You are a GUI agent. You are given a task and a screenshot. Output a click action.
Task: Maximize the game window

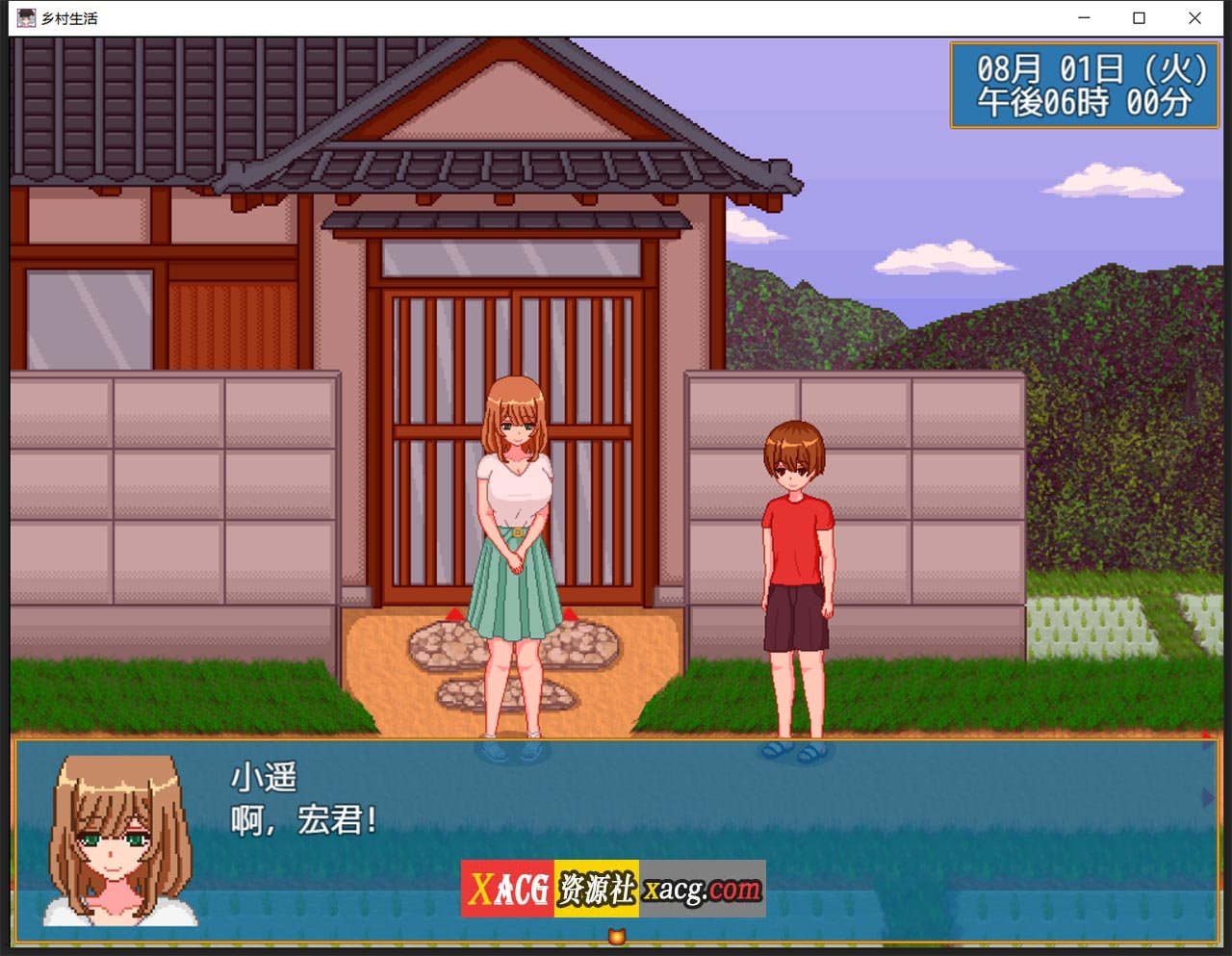pyautogui.click(x=1139, y=18)
